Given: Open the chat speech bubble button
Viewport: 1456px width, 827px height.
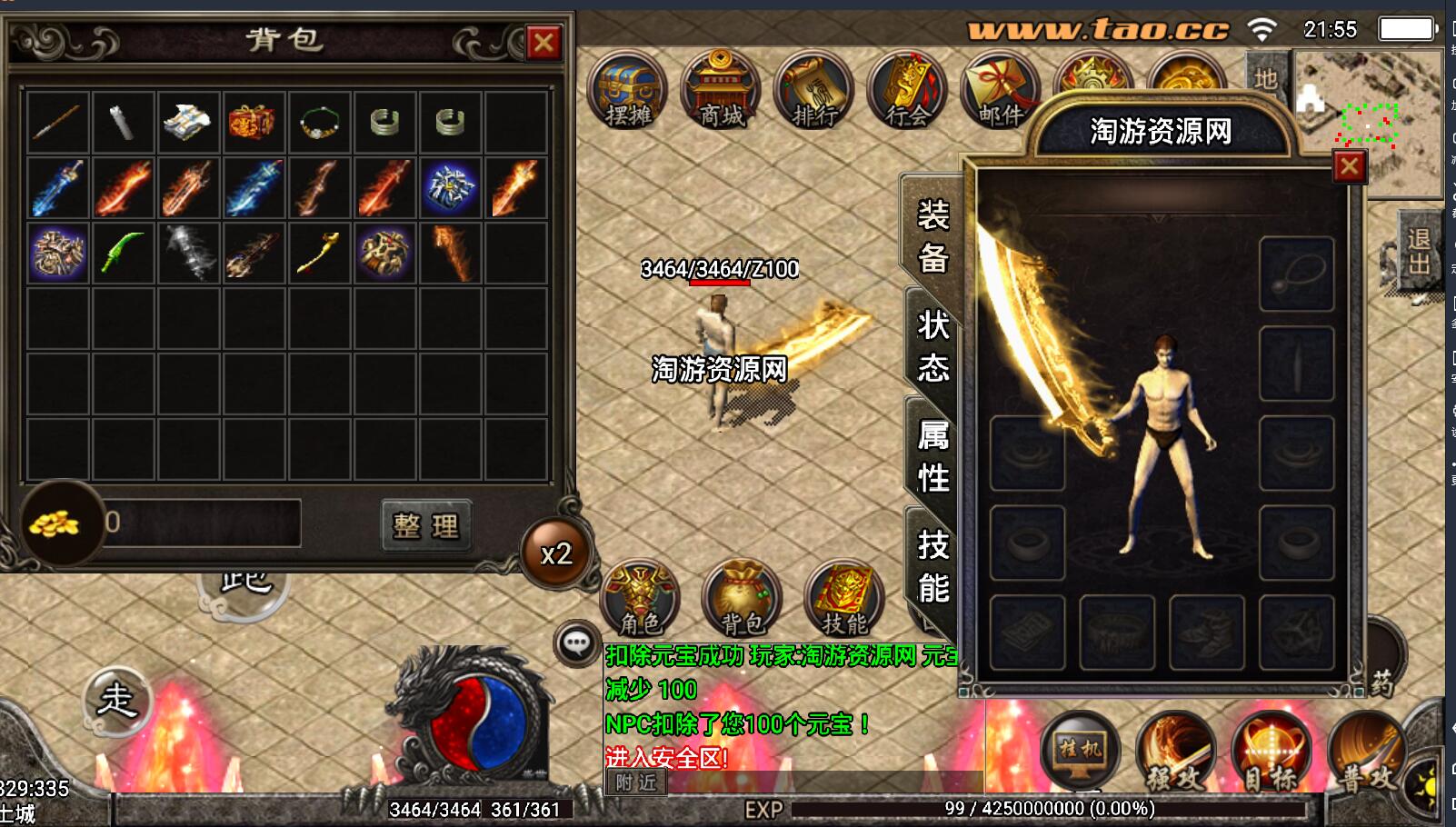Looking at the screenshot, I should click(577, 643).
